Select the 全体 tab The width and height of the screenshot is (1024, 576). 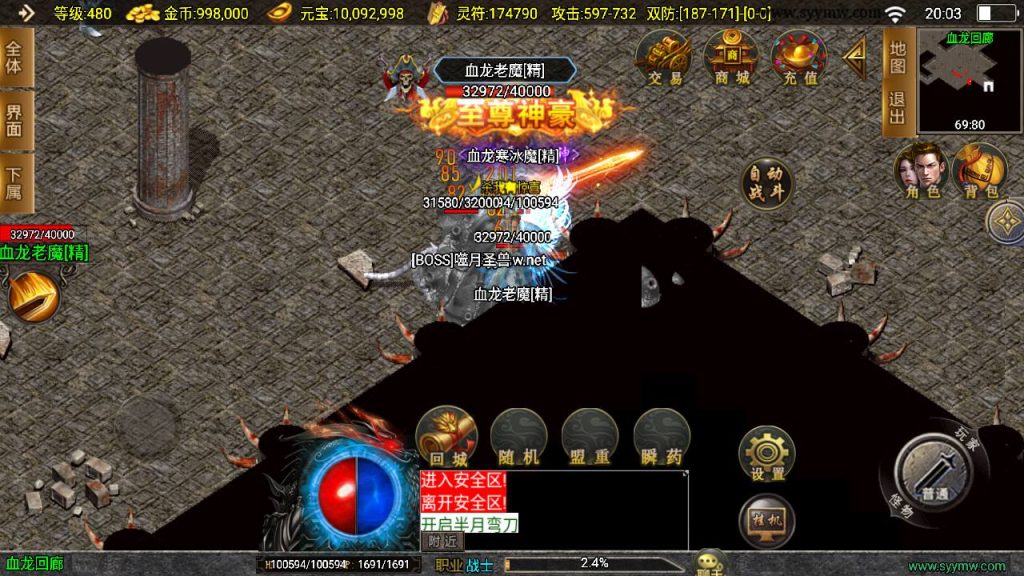tap(14, 57)
